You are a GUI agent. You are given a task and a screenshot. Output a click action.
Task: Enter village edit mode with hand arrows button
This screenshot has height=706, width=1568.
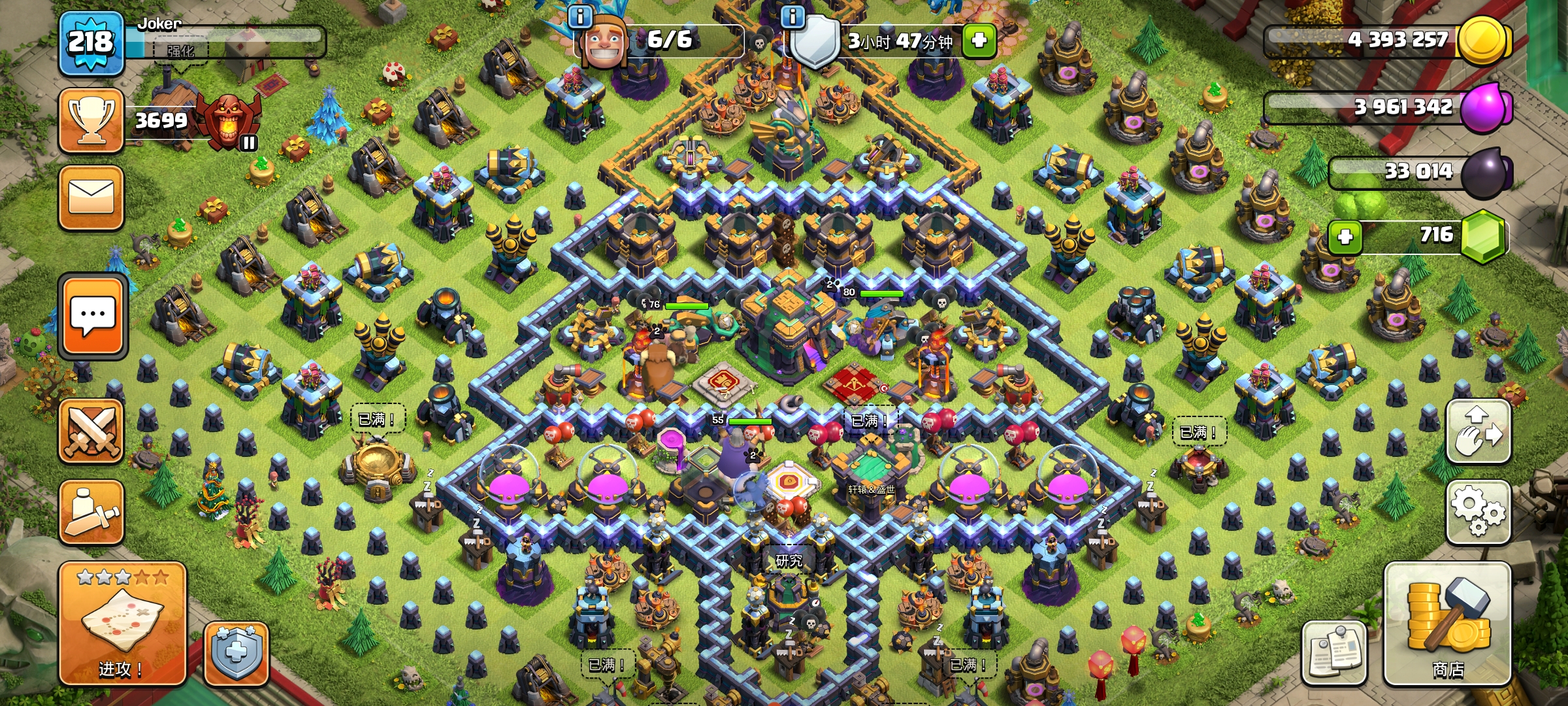point(1478,431)
